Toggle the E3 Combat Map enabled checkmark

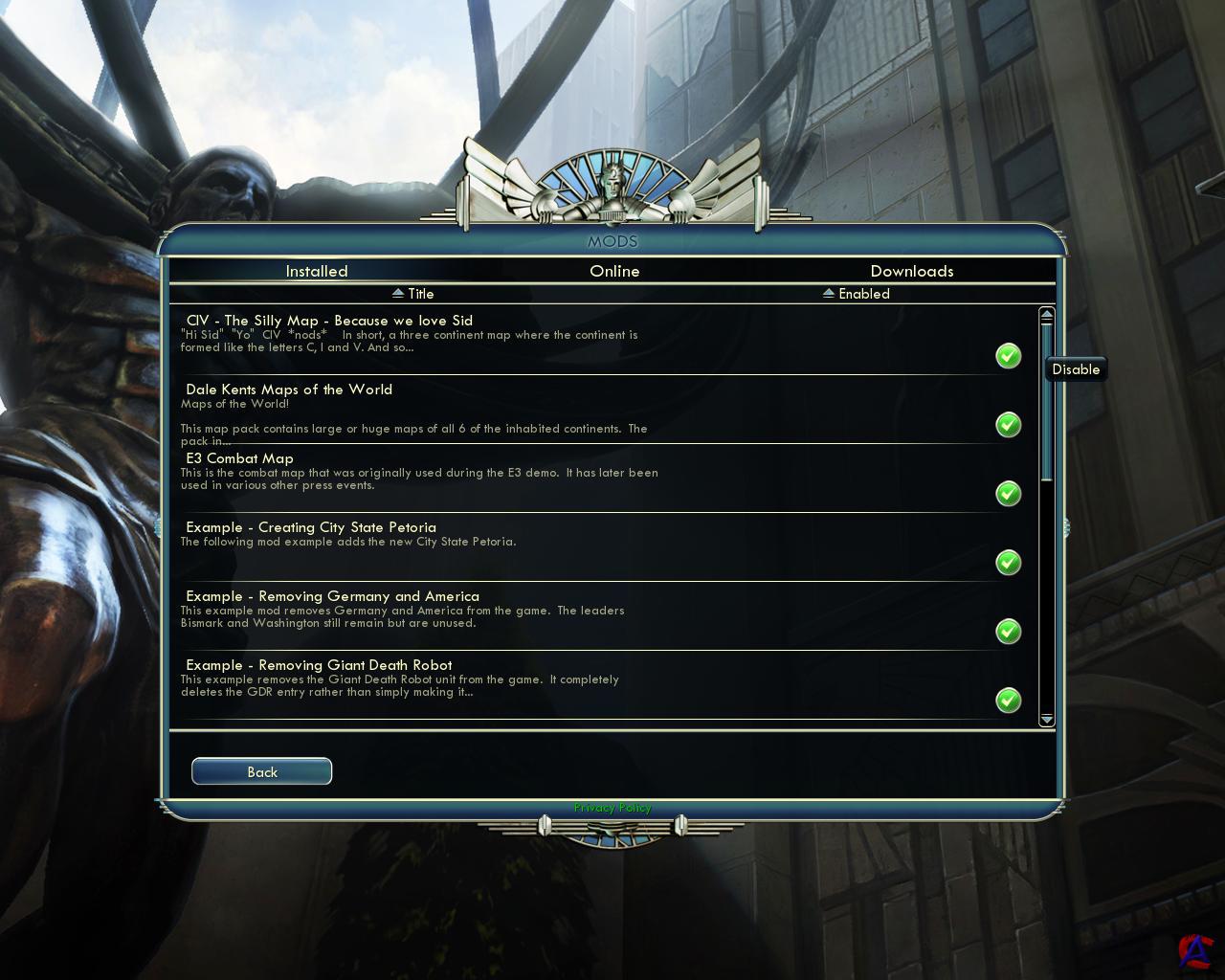[x=1008, y=494]
